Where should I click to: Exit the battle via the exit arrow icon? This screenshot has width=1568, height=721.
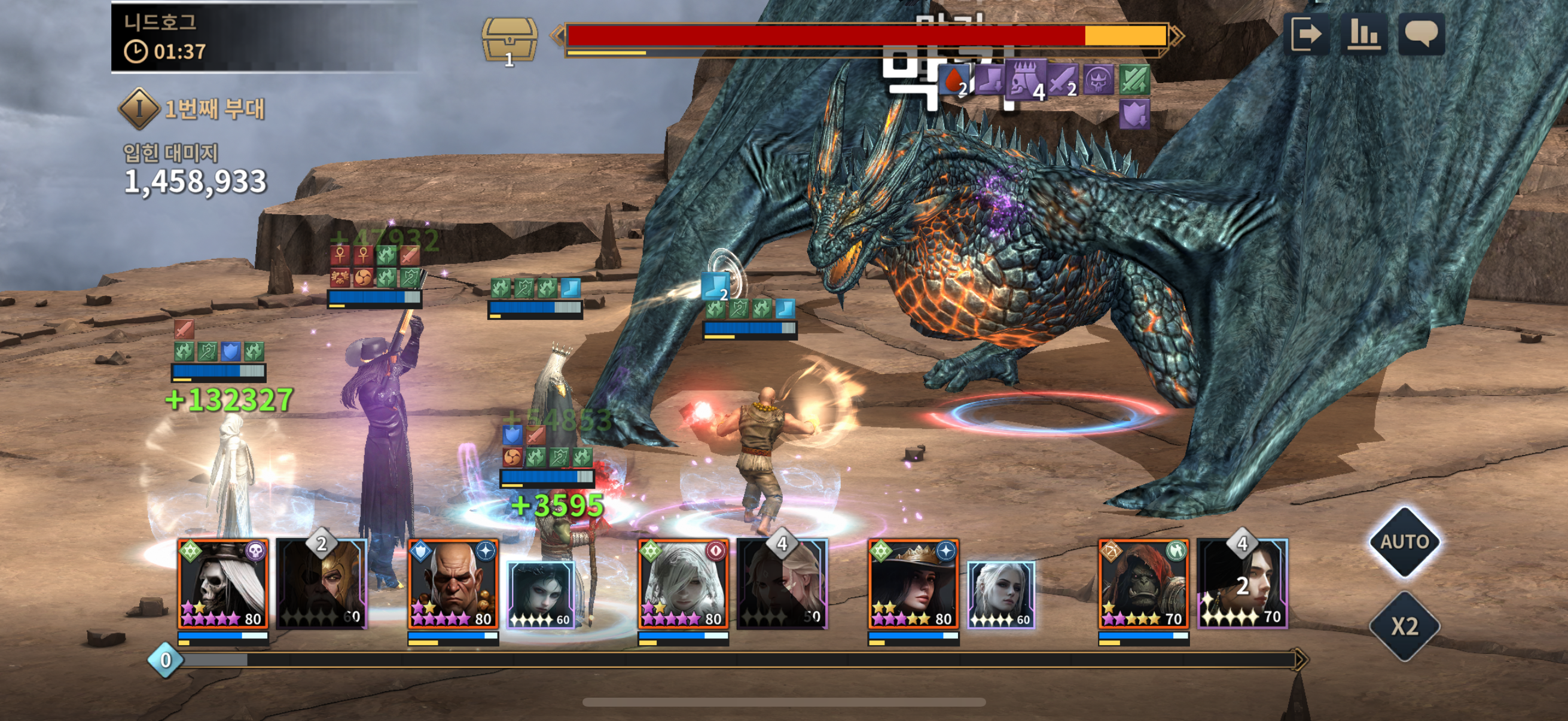click(1306, 34)
